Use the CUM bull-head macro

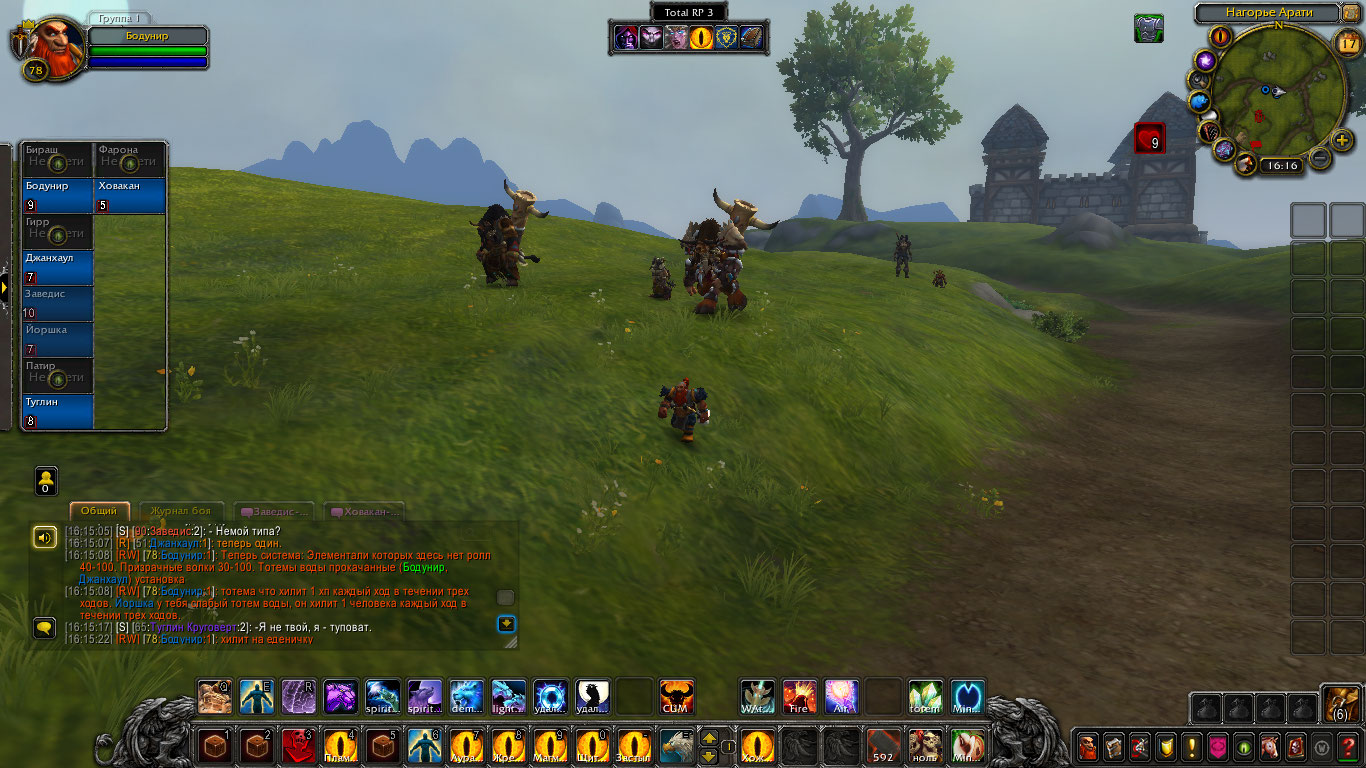click(677, 697)
